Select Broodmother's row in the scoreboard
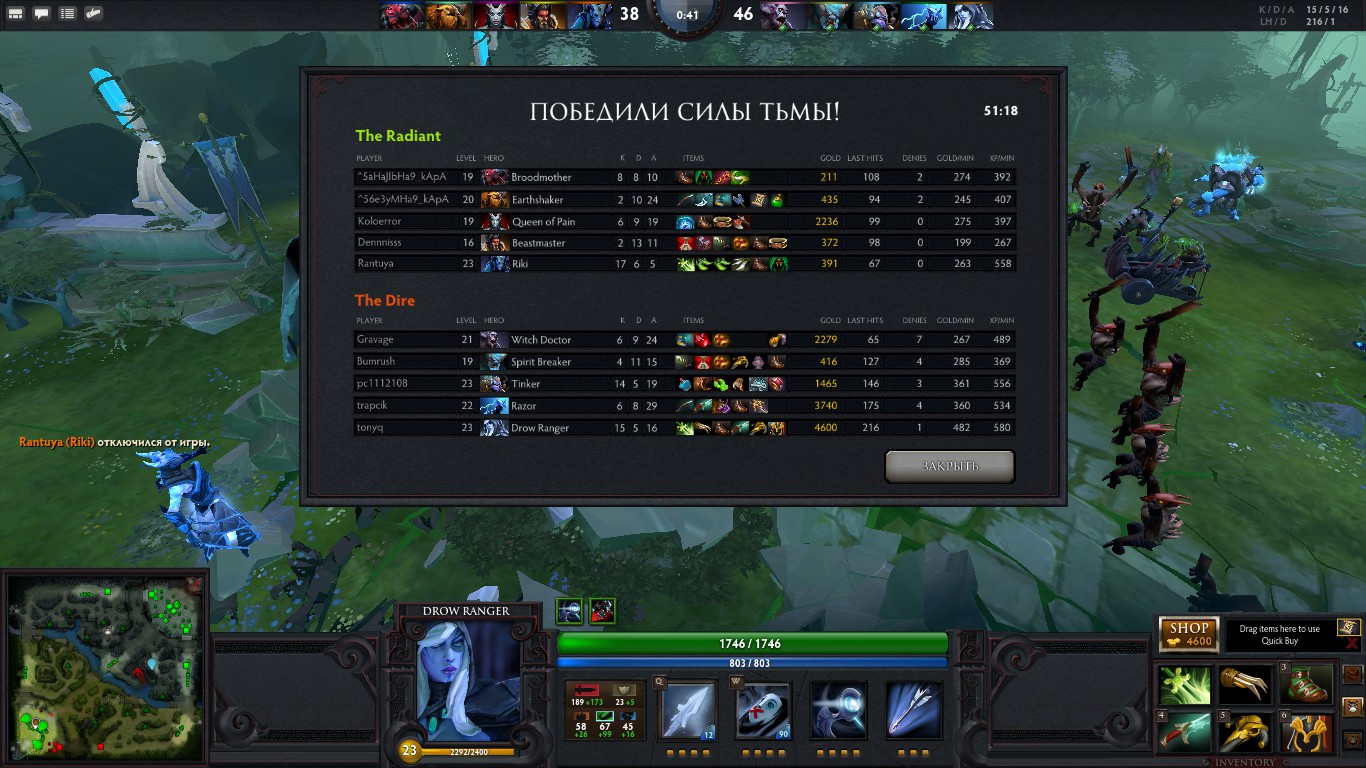 coord(684,177)
